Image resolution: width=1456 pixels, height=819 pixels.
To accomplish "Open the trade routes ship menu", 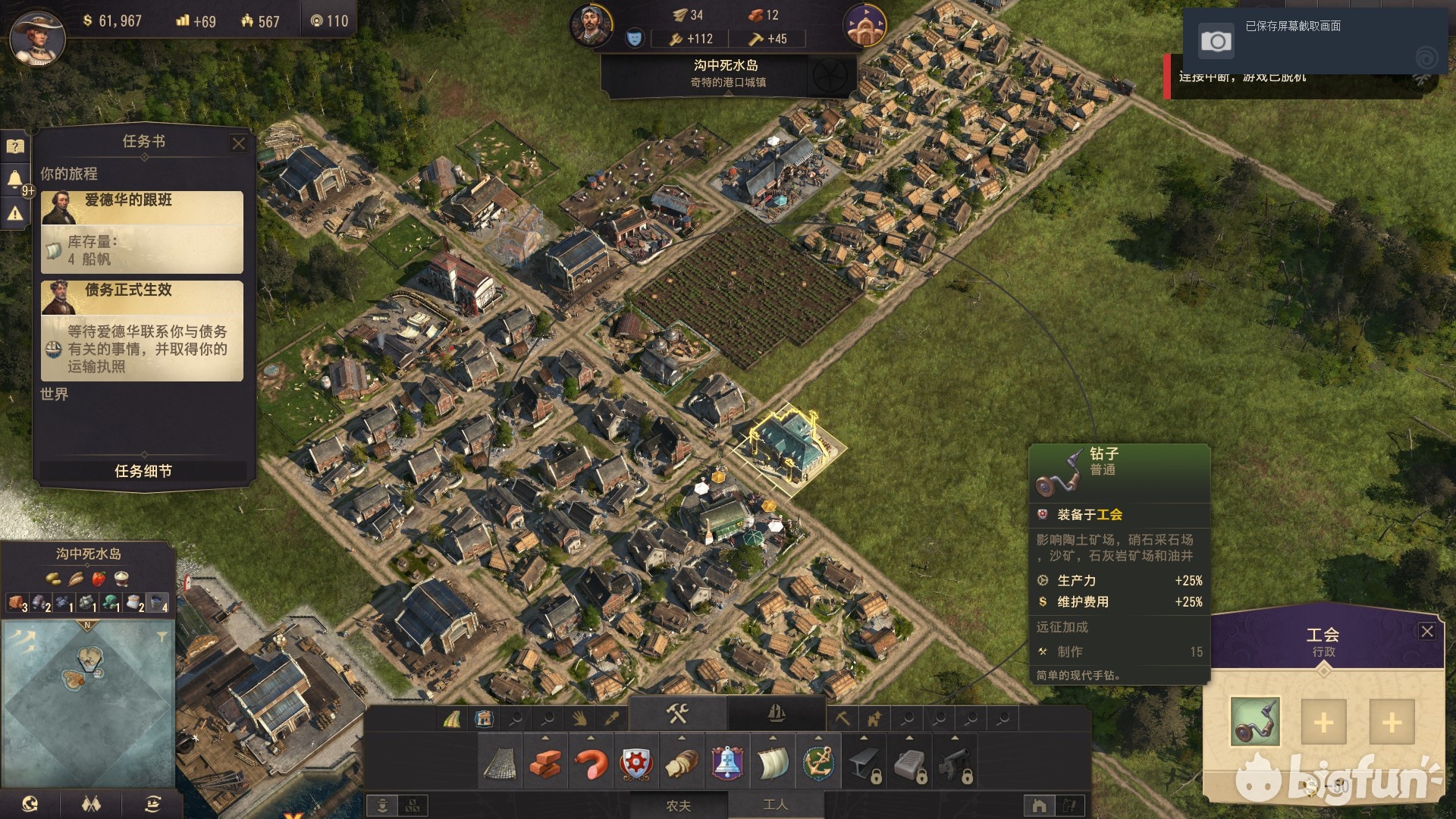I will (x=152, y=804).
